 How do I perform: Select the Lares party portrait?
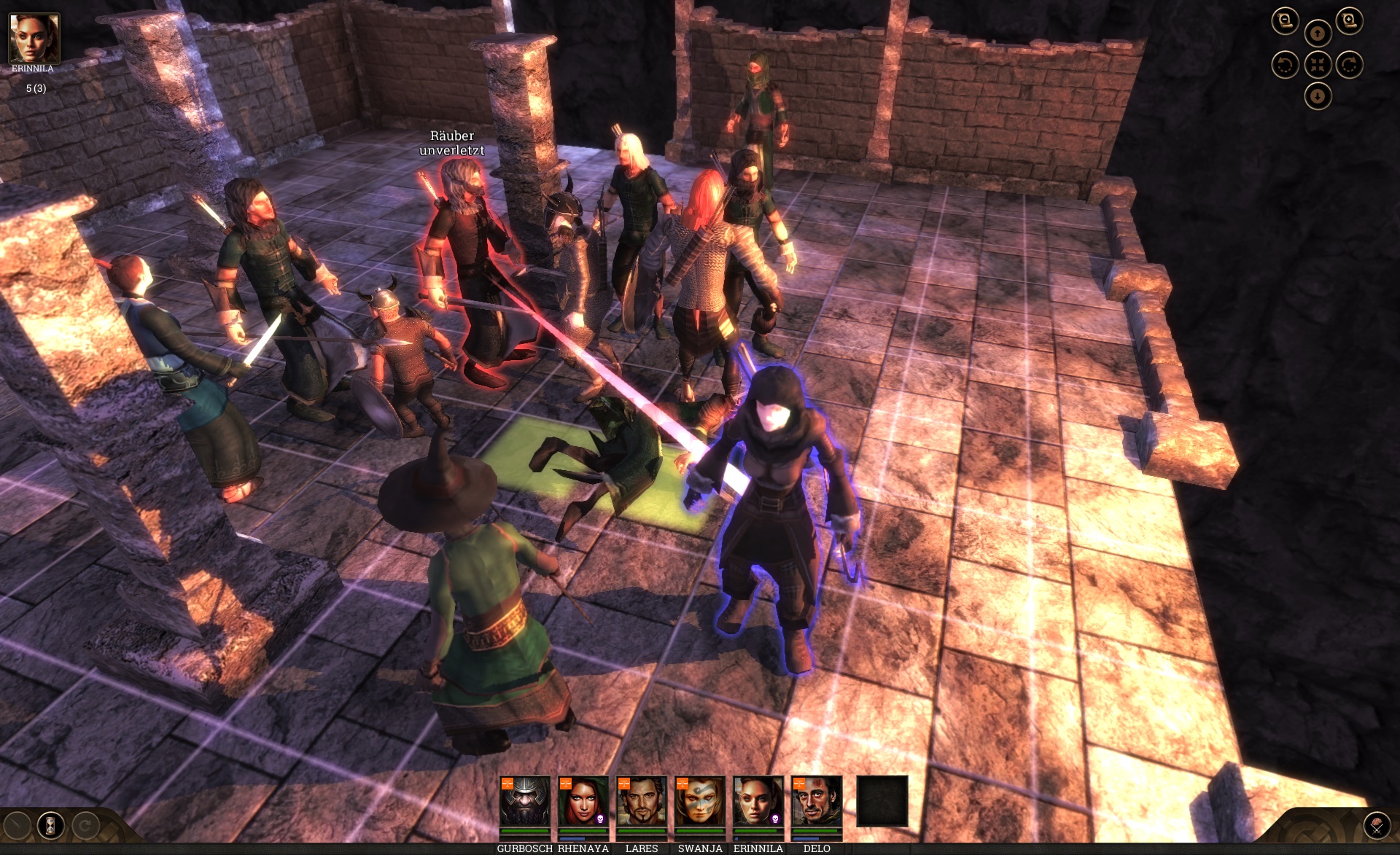click(641, 801)
